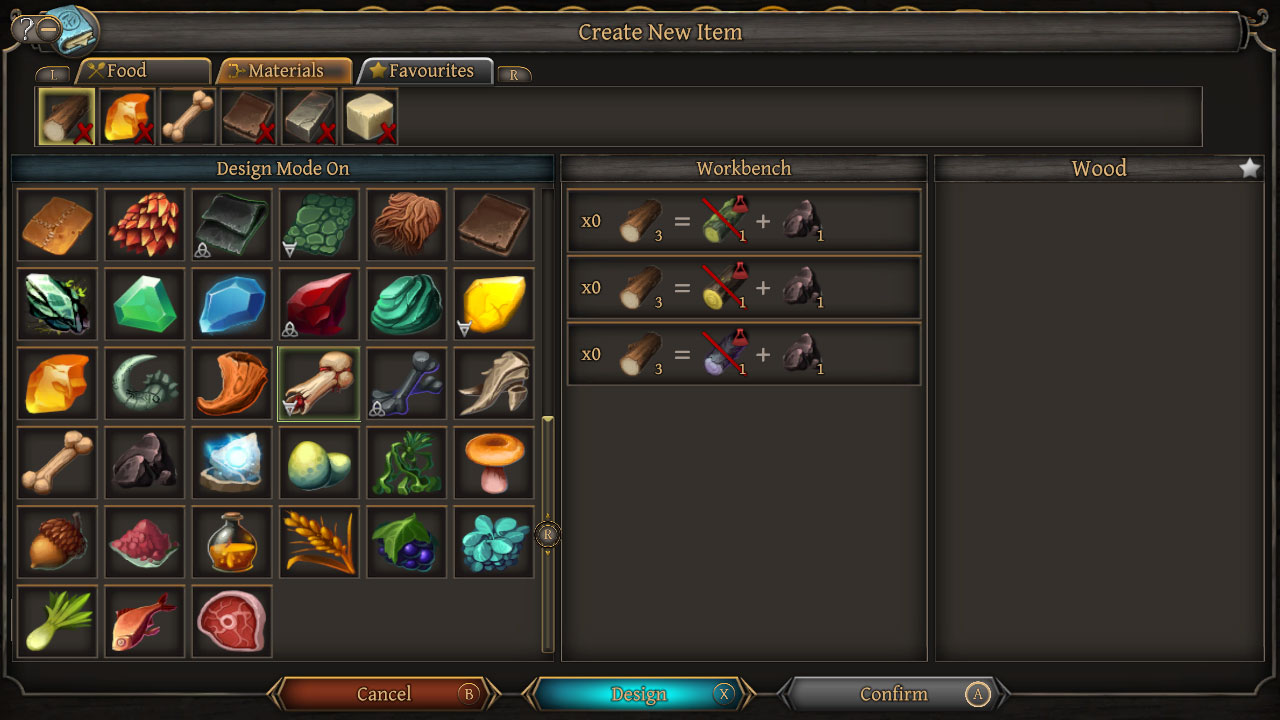Select the pink mushroom ingredient icon
This screenshot has width=1280, height=720.
(493, 462)
